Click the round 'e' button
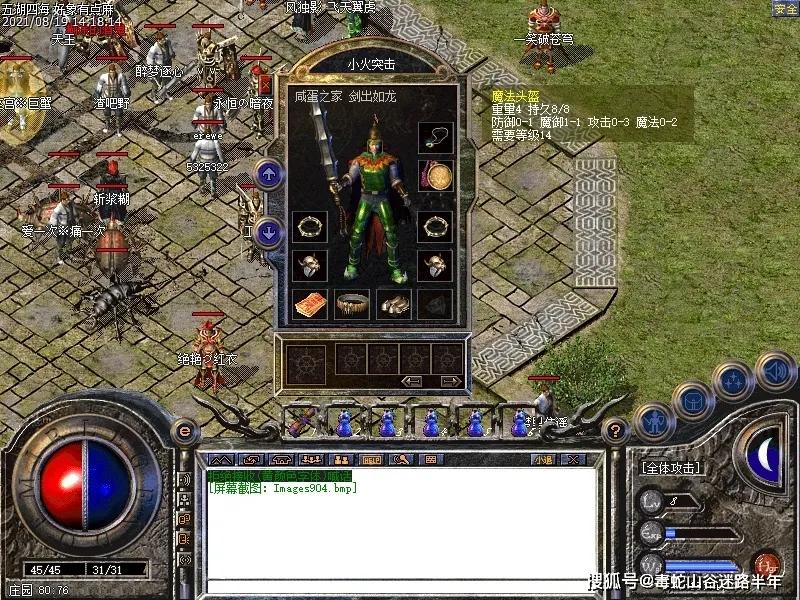The width and height of the screenshot is (800, 600). coord(183,431)
